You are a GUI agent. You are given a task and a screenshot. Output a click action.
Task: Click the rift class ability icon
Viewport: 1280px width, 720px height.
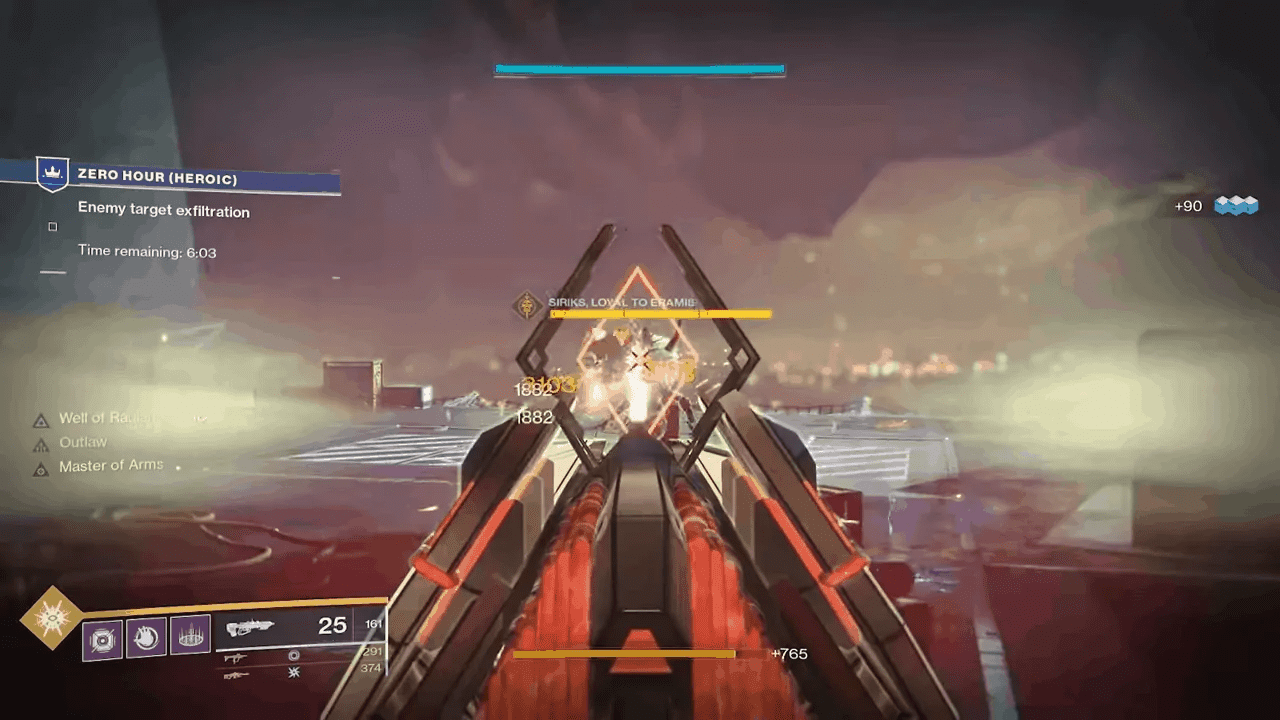tap(190, 634)
